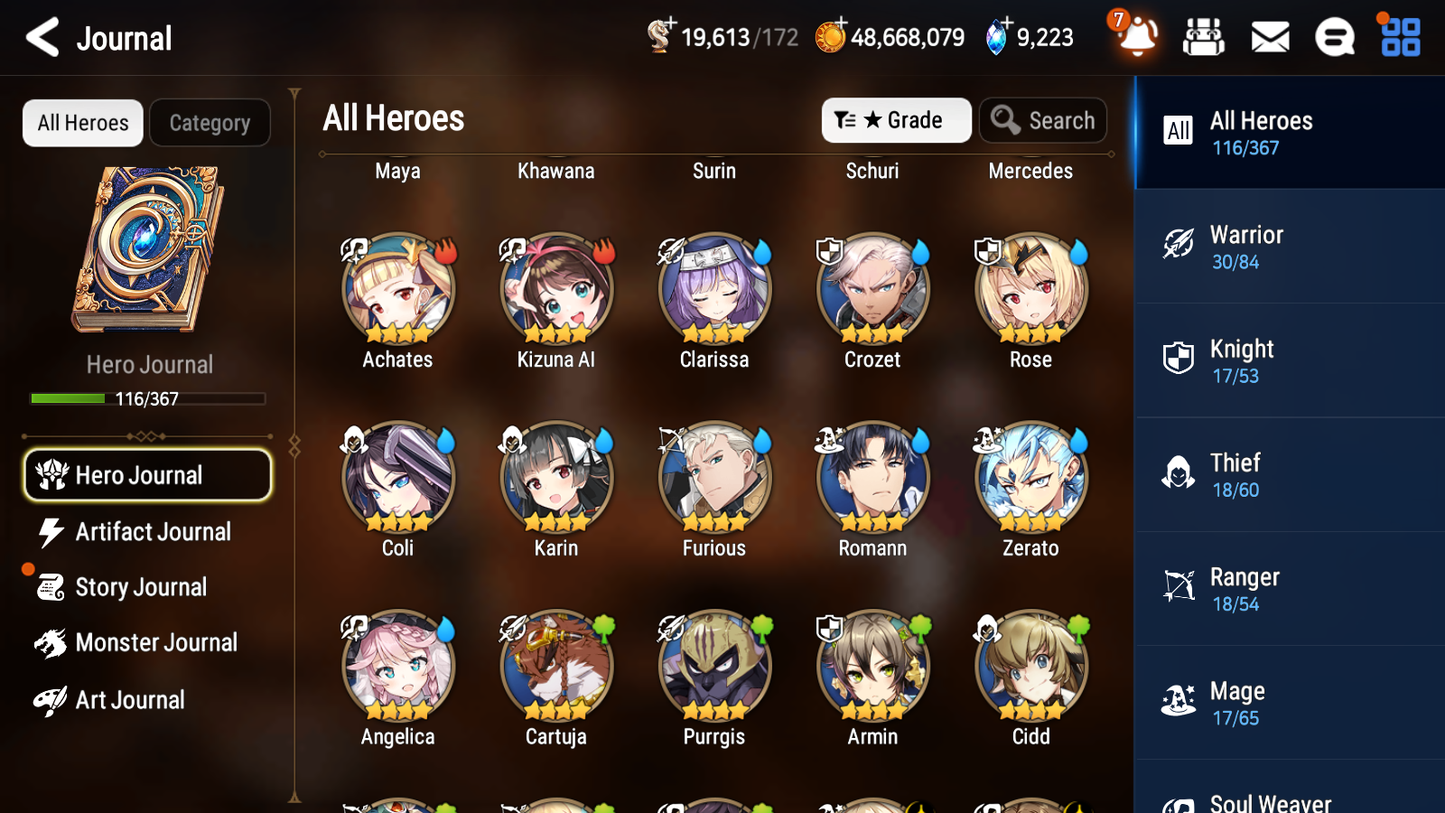Switch to the Category view toggle

[x=209, y=122]
